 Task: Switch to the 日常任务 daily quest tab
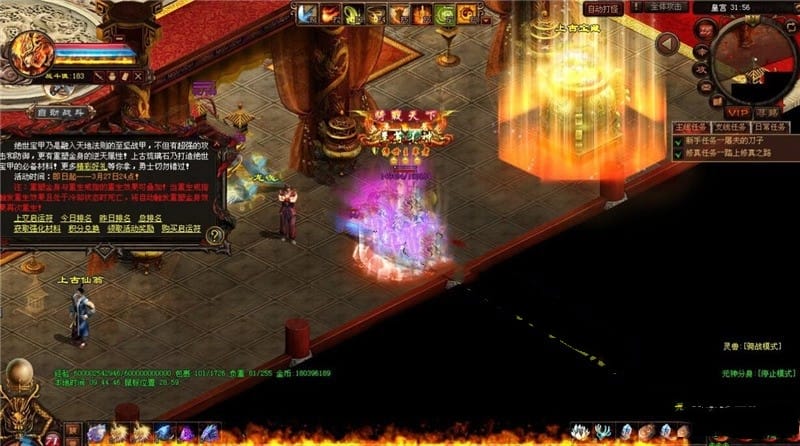tap(768, 127)
